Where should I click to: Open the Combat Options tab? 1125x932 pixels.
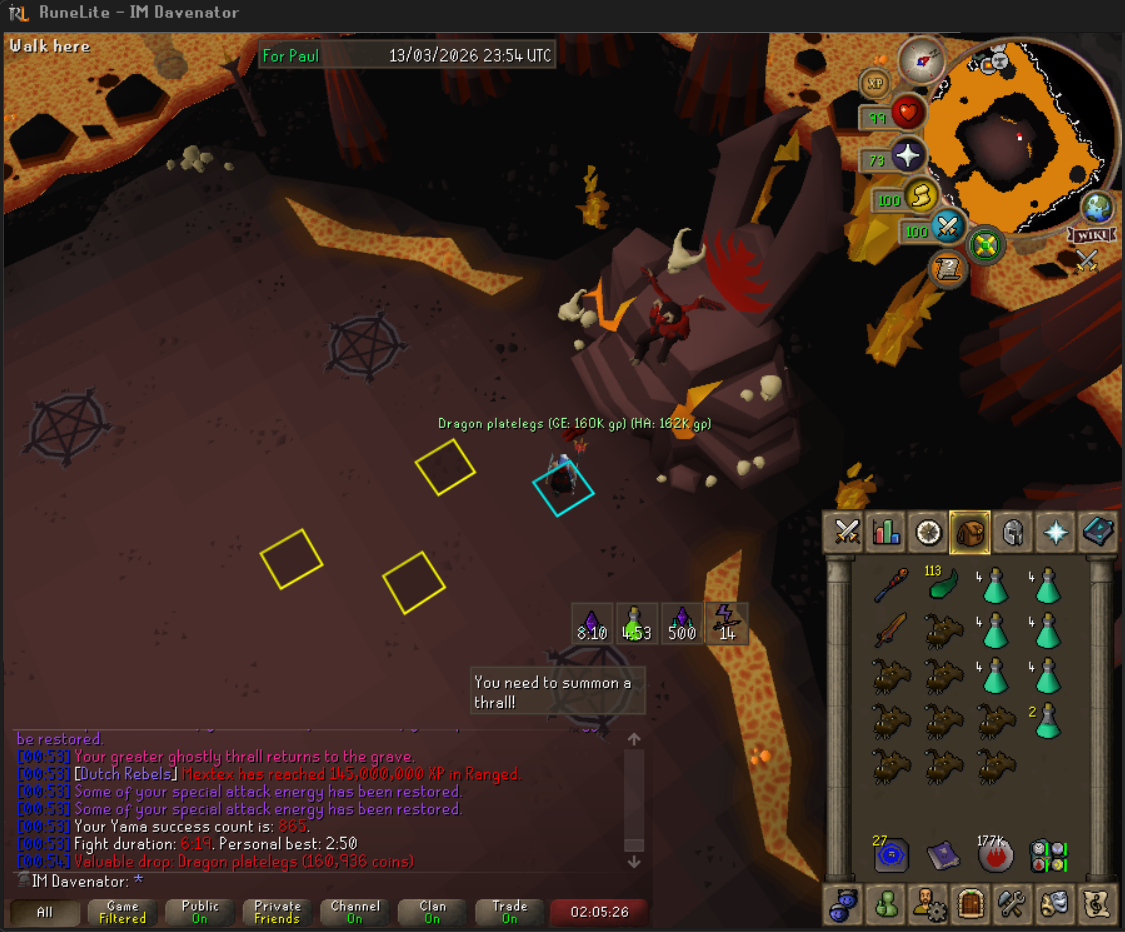pos(847,532)
